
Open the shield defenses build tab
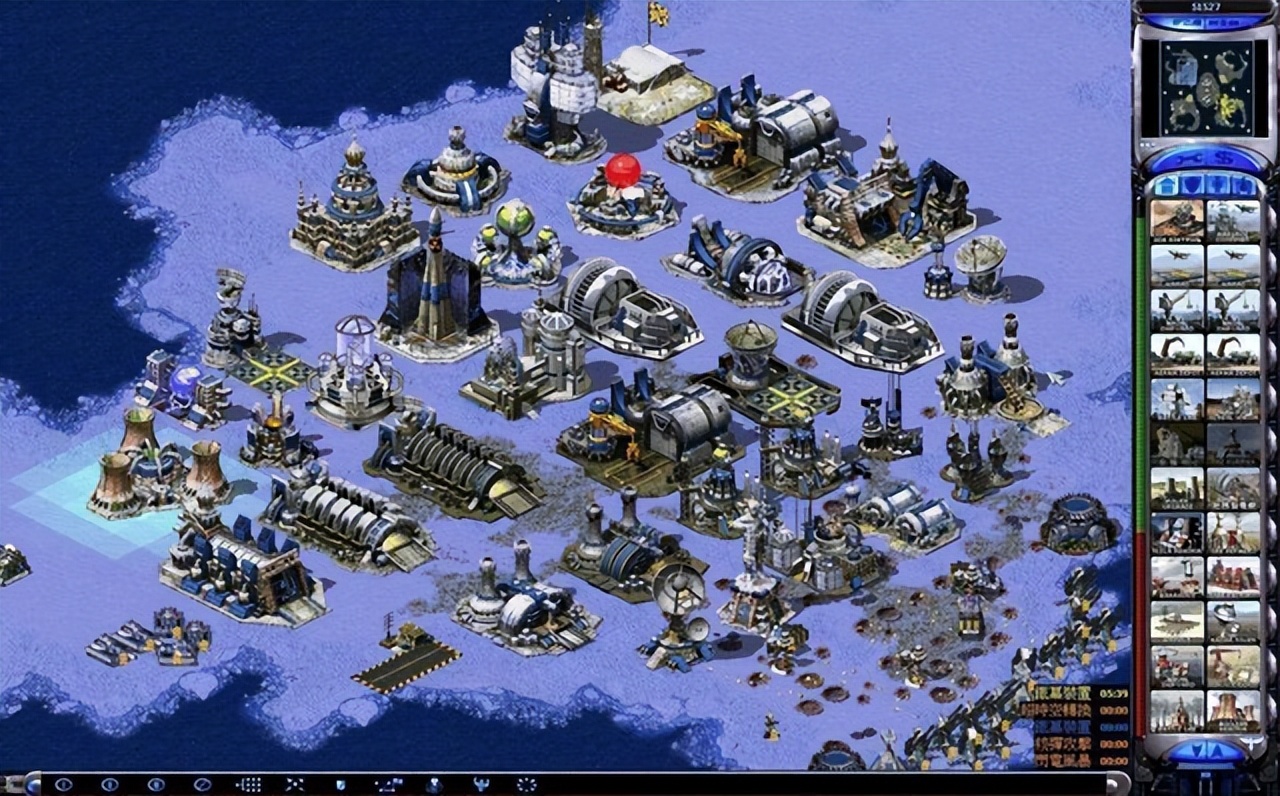pyautogui.click(x=1193, y=186)
